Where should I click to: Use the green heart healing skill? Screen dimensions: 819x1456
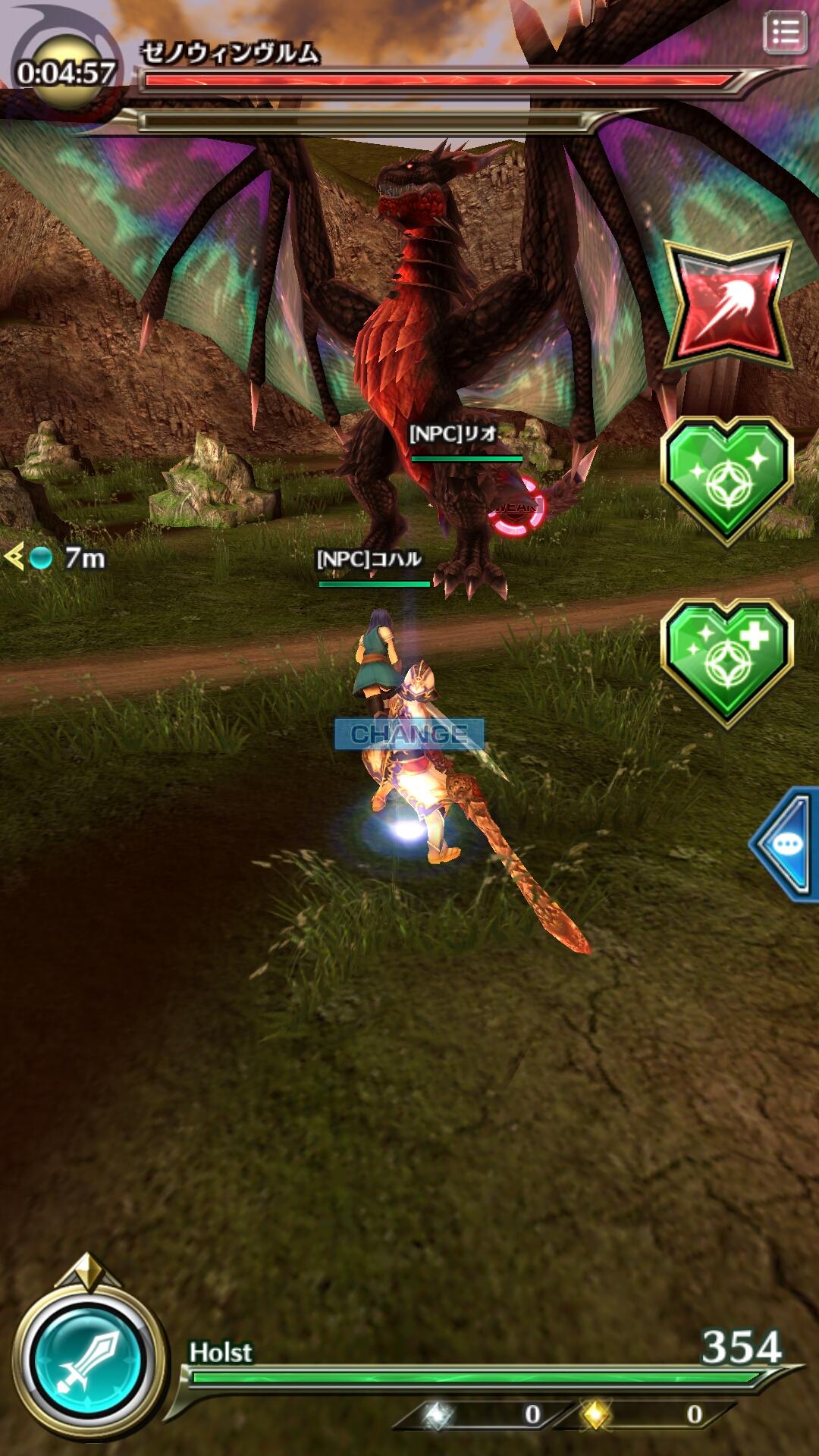click(727, 479)
